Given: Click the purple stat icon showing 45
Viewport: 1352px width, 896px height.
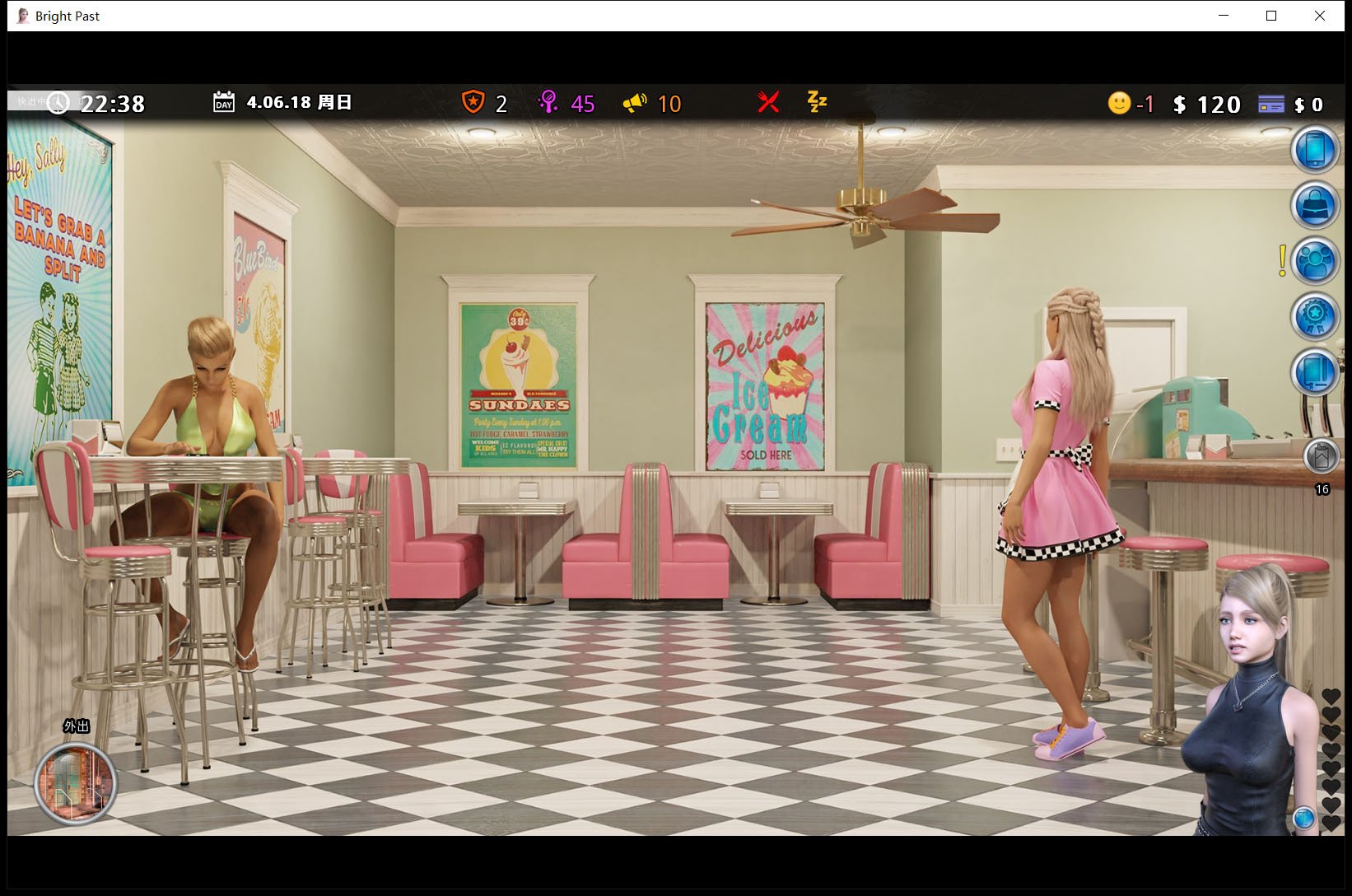Looking at the screenshot, I should coord(548,103).
